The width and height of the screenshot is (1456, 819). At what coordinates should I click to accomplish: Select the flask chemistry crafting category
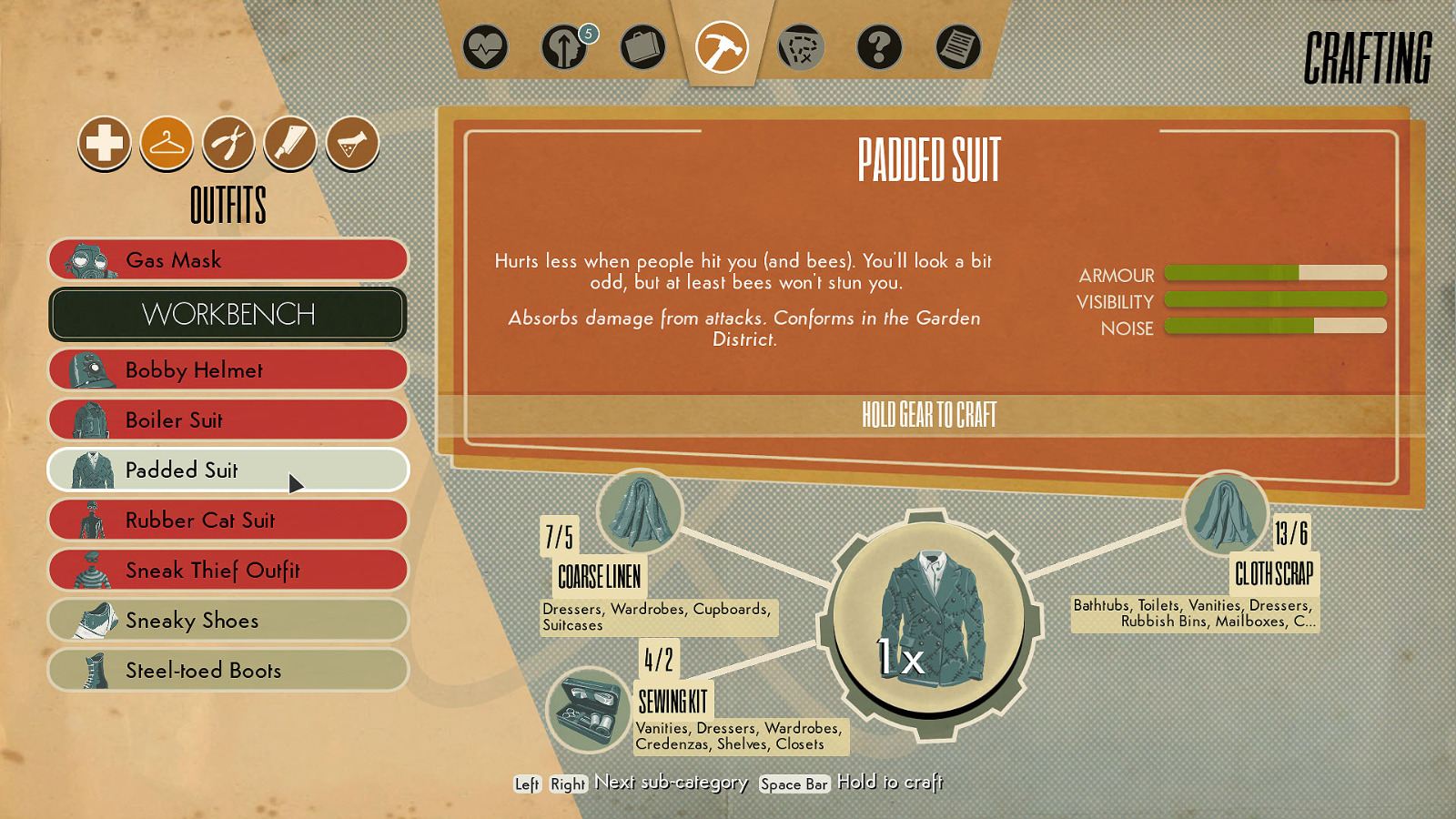pos(350,144)
